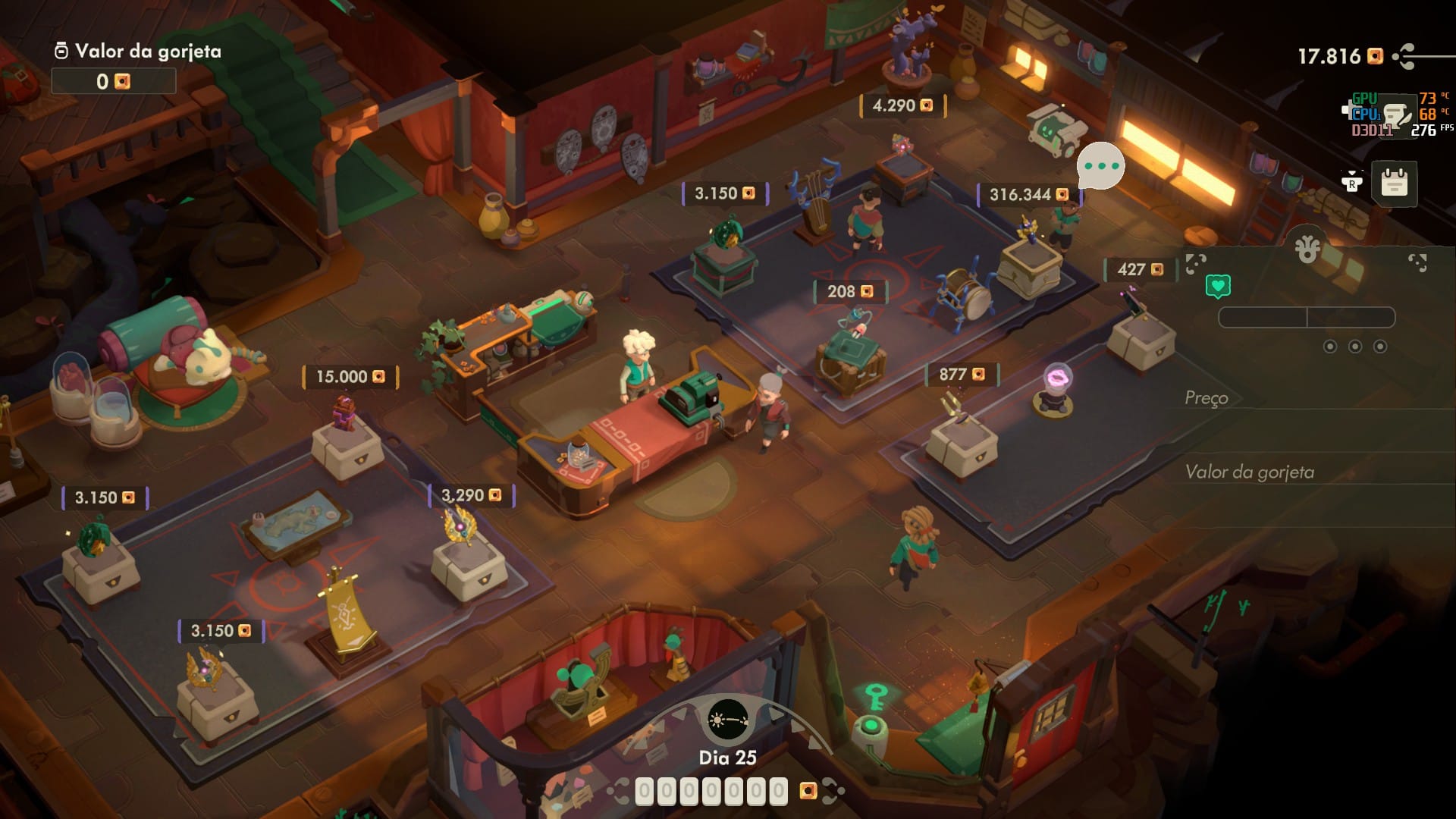Click the customer's ellipsis speech bubble
The width and height of the screenshot is (1456, 819).
click(x=1100, y=166)
